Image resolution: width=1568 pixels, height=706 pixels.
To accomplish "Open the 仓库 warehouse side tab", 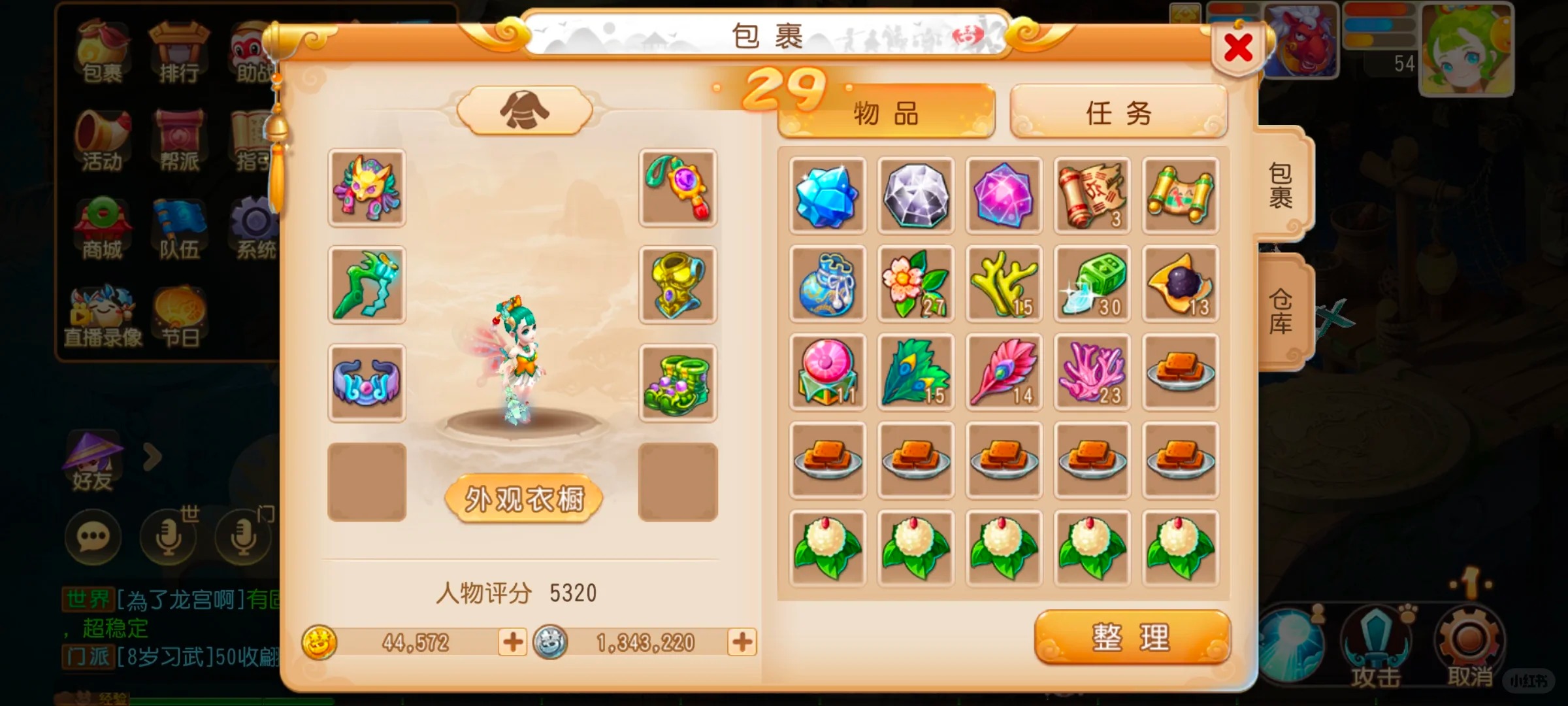I will pyautogui.click(x=1281, y=312).
